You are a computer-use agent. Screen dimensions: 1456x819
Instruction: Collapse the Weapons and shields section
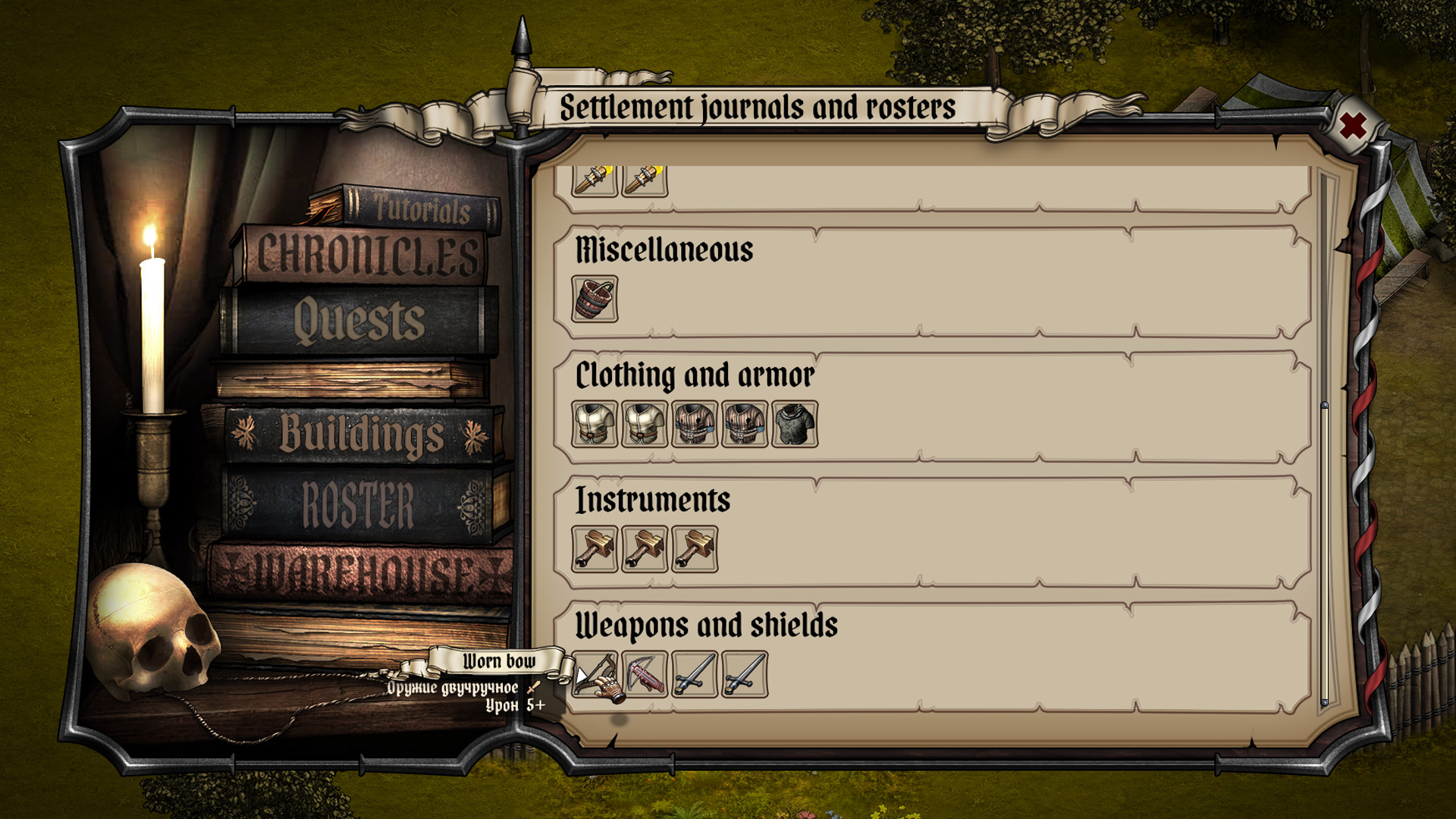click(x=707, y=625)
